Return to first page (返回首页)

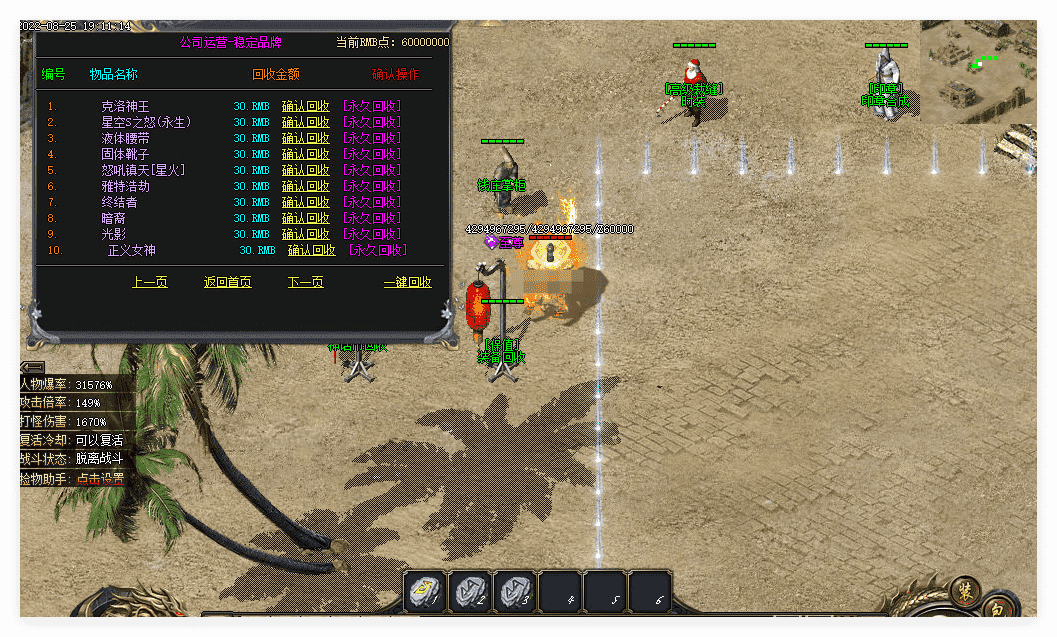227,283
